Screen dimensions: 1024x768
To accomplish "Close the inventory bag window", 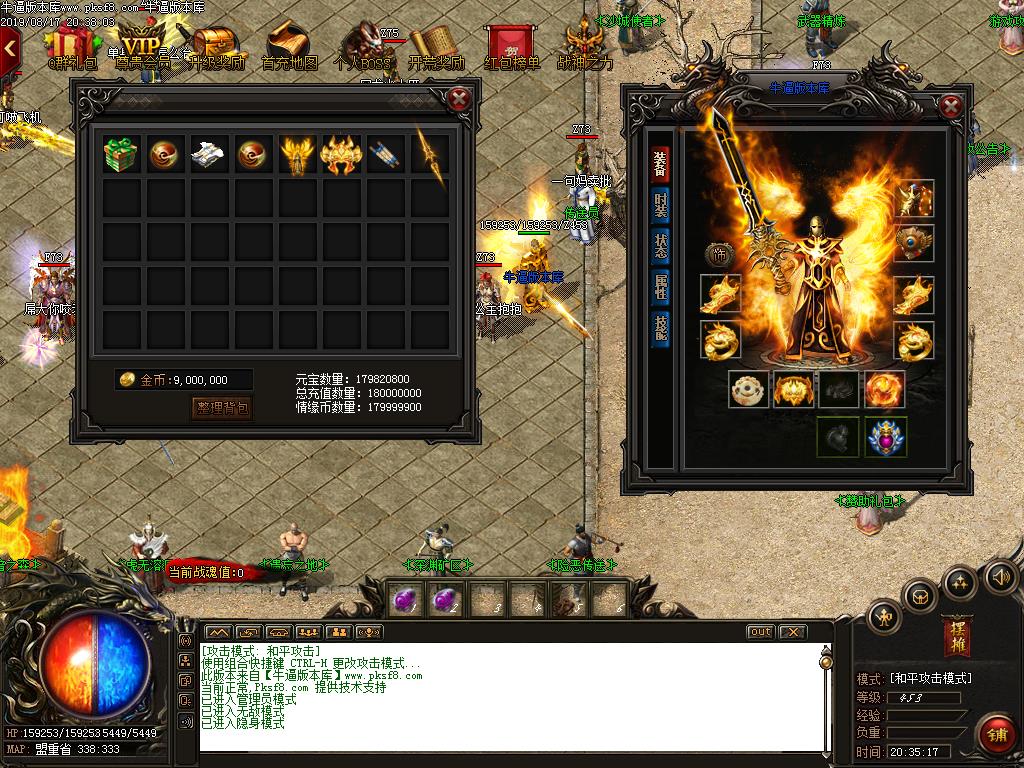I will pos(459,99).
